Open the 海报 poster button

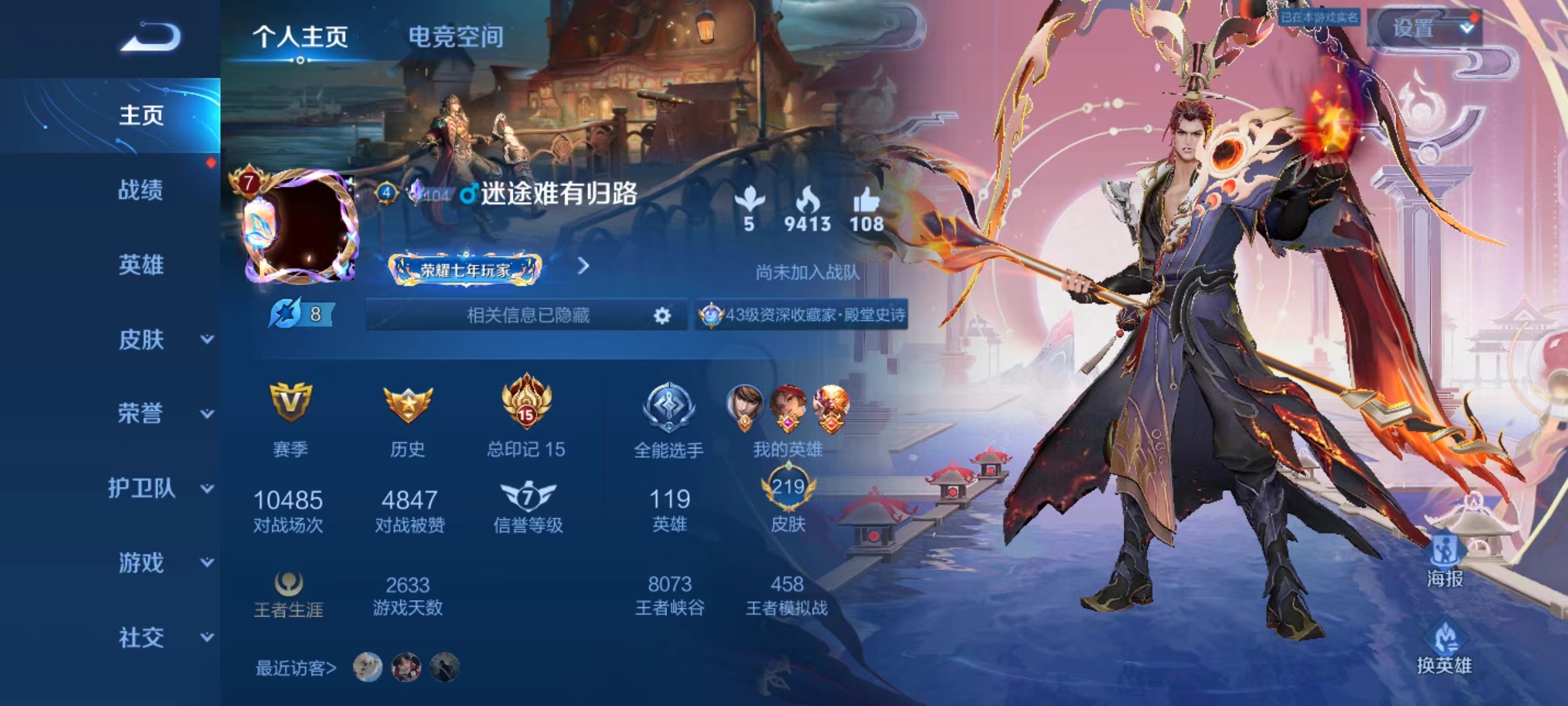[1445, 562]
